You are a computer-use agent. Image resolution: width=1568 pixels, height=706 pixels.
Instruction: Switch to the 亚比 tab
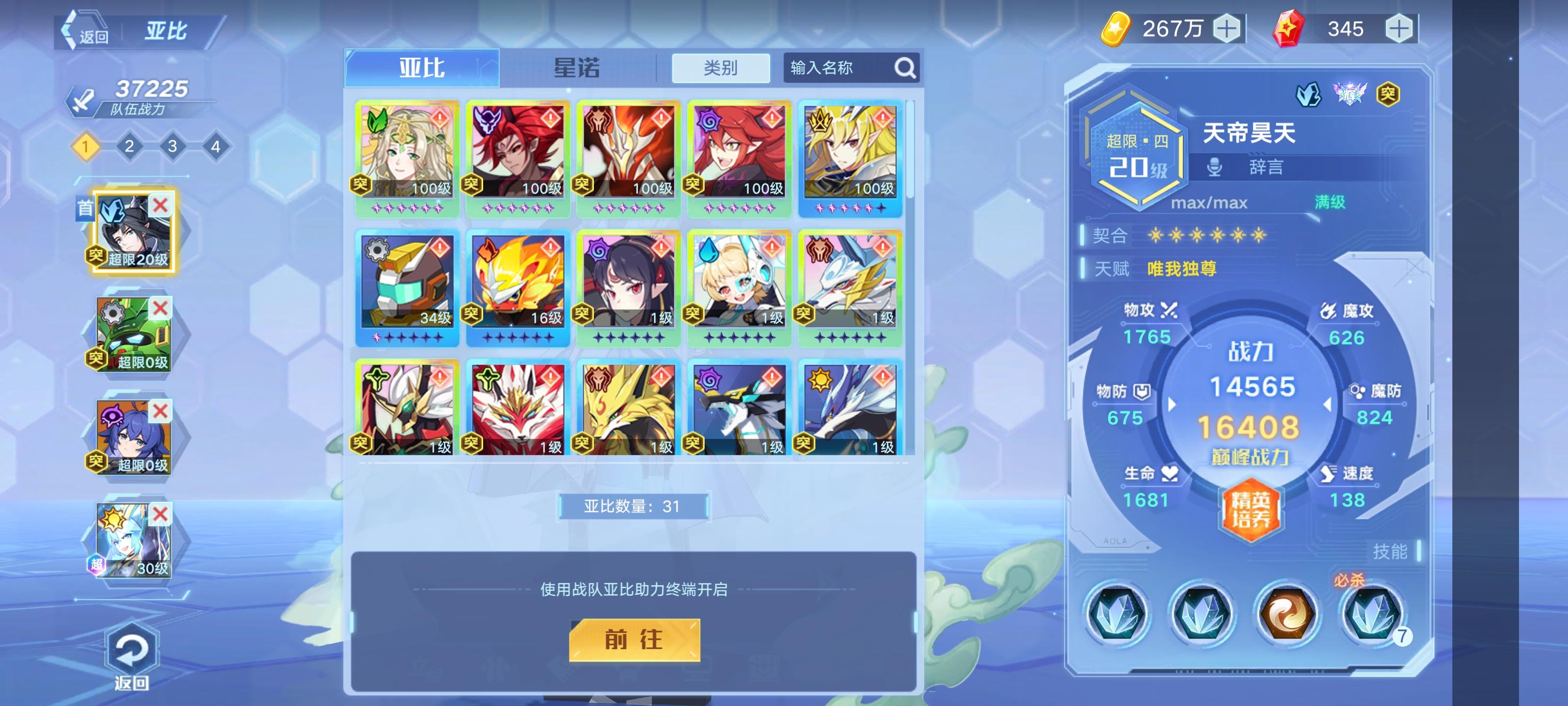coord(422,67)
